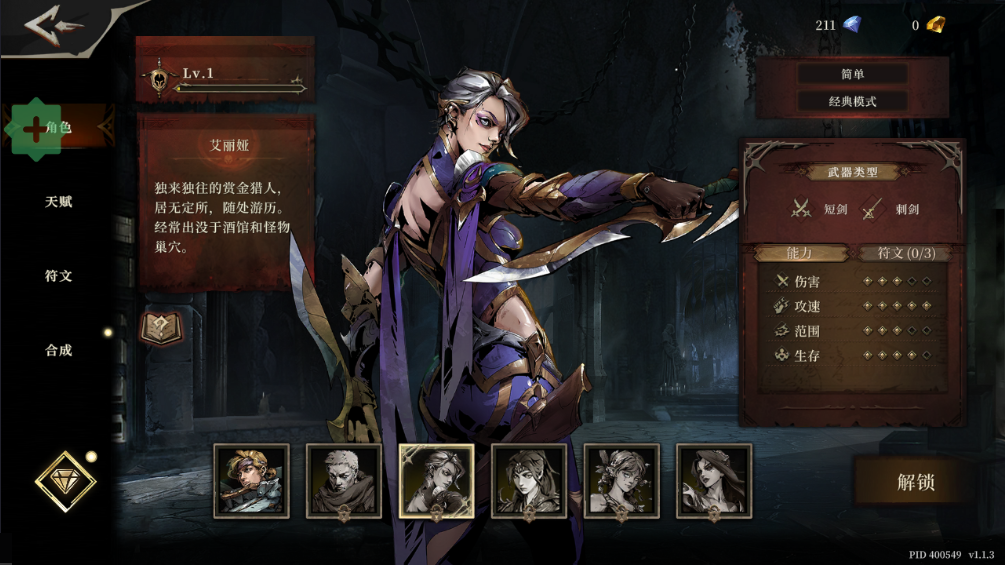Show the 能力 (Ability) stats tab
This screenshot has height=565, width=1005.
tap(801, 253)
